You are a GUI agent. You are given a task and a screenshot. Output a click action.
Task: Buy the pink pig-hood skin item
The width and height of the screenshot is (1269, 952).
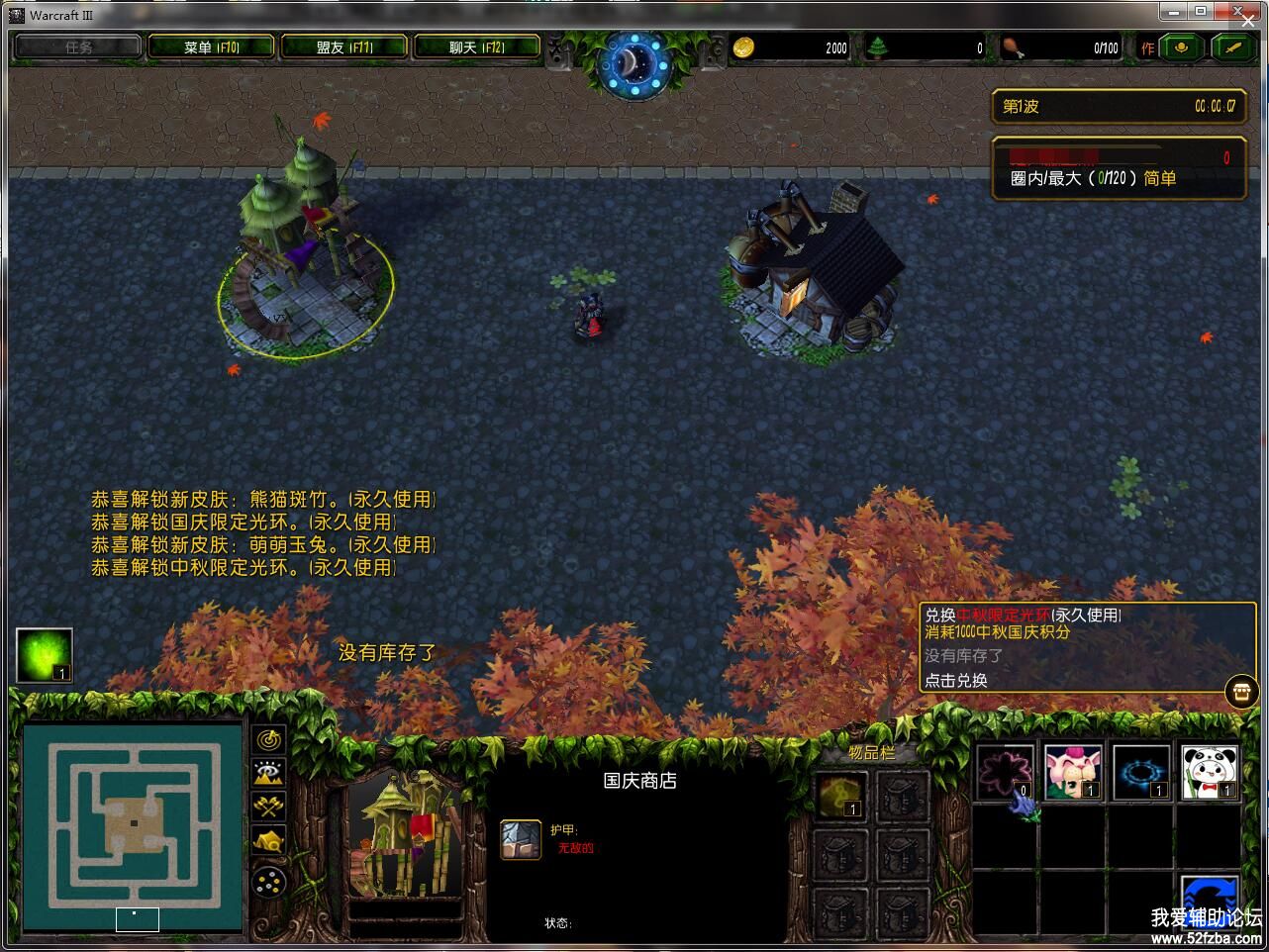(x=1074, y=772)
